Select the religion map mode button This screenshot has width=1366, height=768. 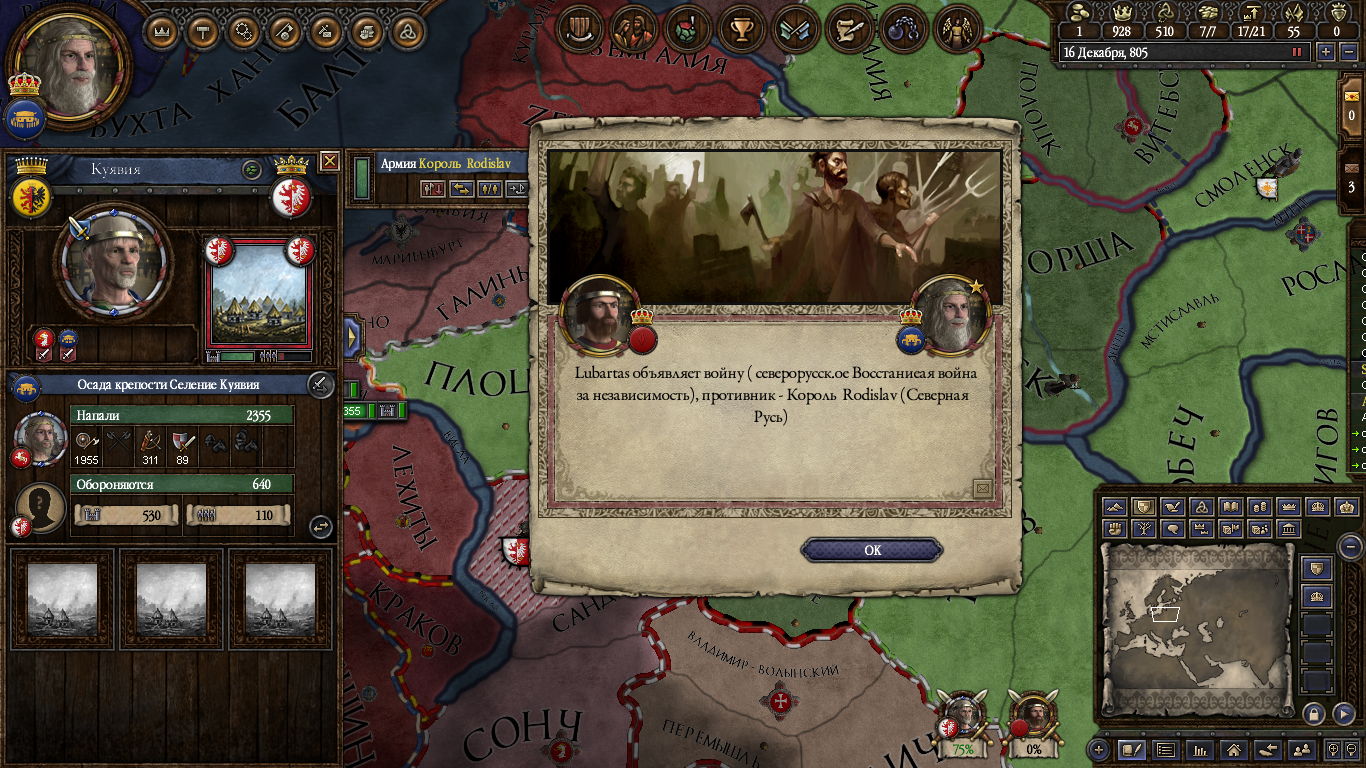pyautogui.click(x=1202, y=507)
